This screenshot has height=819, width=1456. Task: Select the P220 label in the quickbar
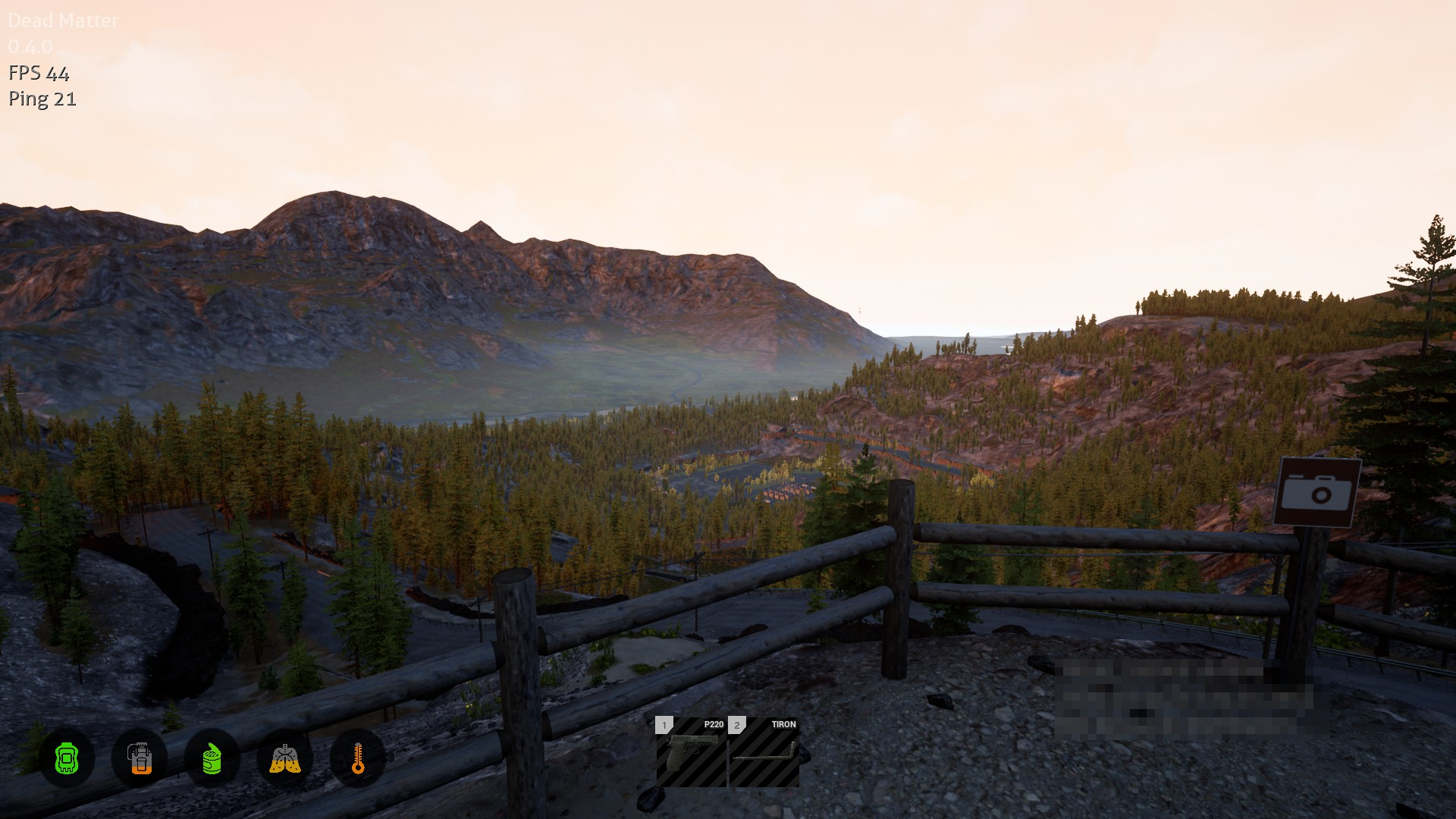pos(713,724)
